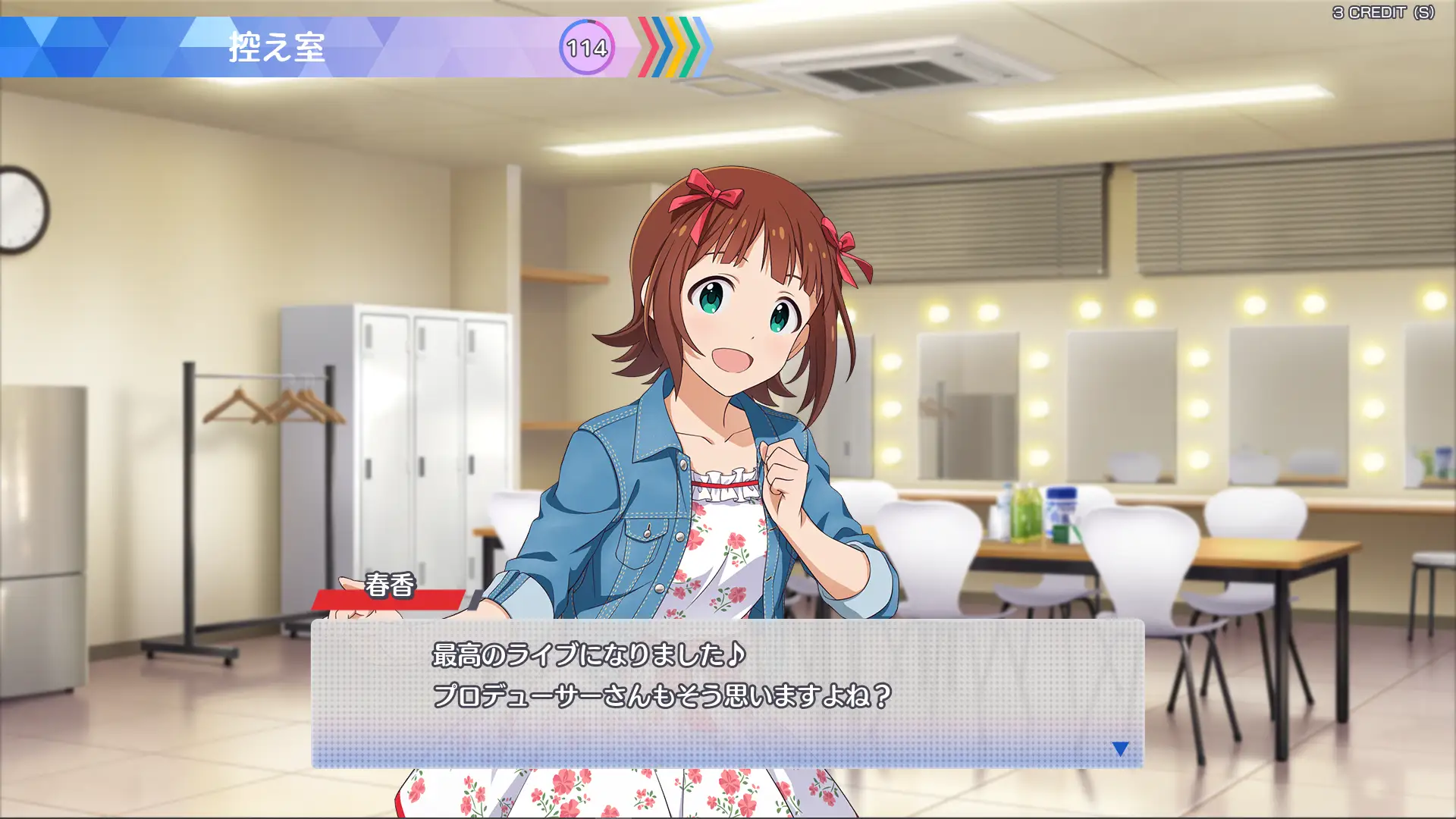Screen dimensions: 1456x819
Task: Click the 114 counter badge
Action: point(586,49)
